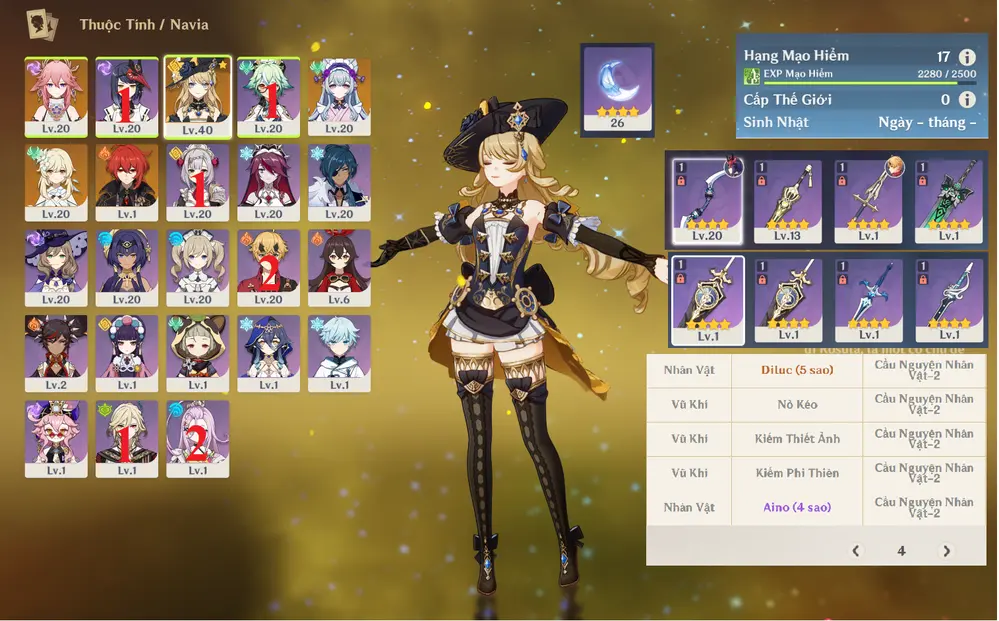Show info for Cấp Thế Giới
Image resolution: width=999 pixels, height=621 pixels.
tap(967, 100)
